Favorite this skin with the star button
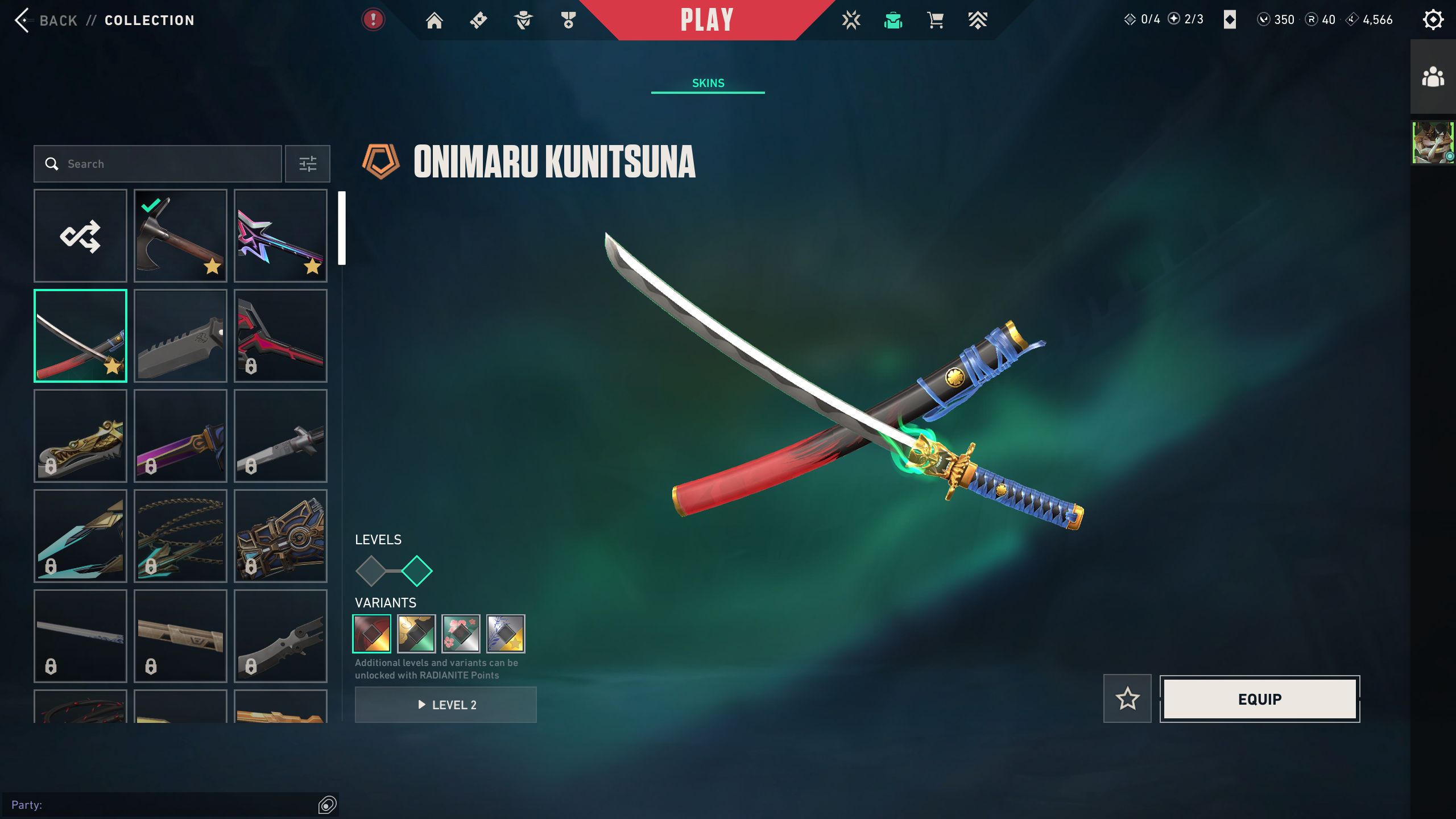The width and height of the screenshot is (1456, 819). (x=1127, y=699)
